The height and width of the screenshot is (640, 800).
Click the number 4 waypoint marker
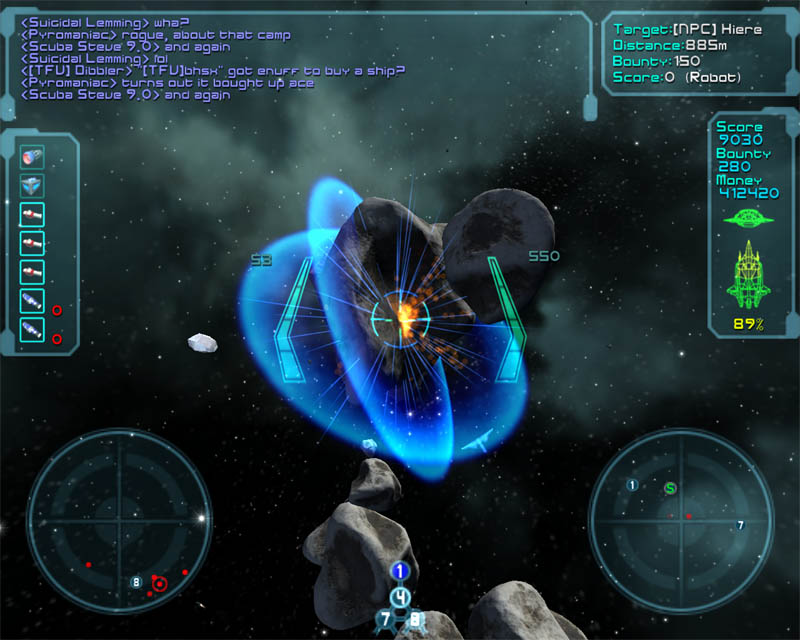401,597
